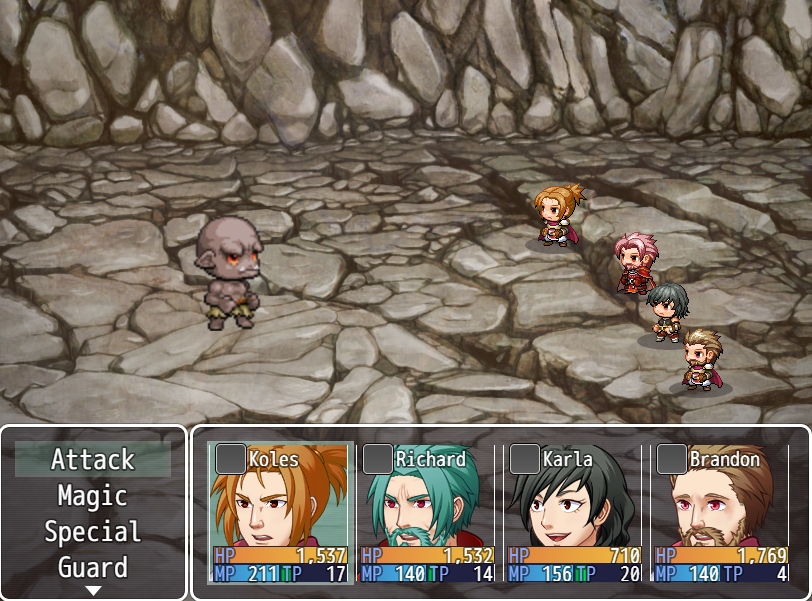Select the Attack command
Viewport: 812px width, 601px height.
(93, 460)
